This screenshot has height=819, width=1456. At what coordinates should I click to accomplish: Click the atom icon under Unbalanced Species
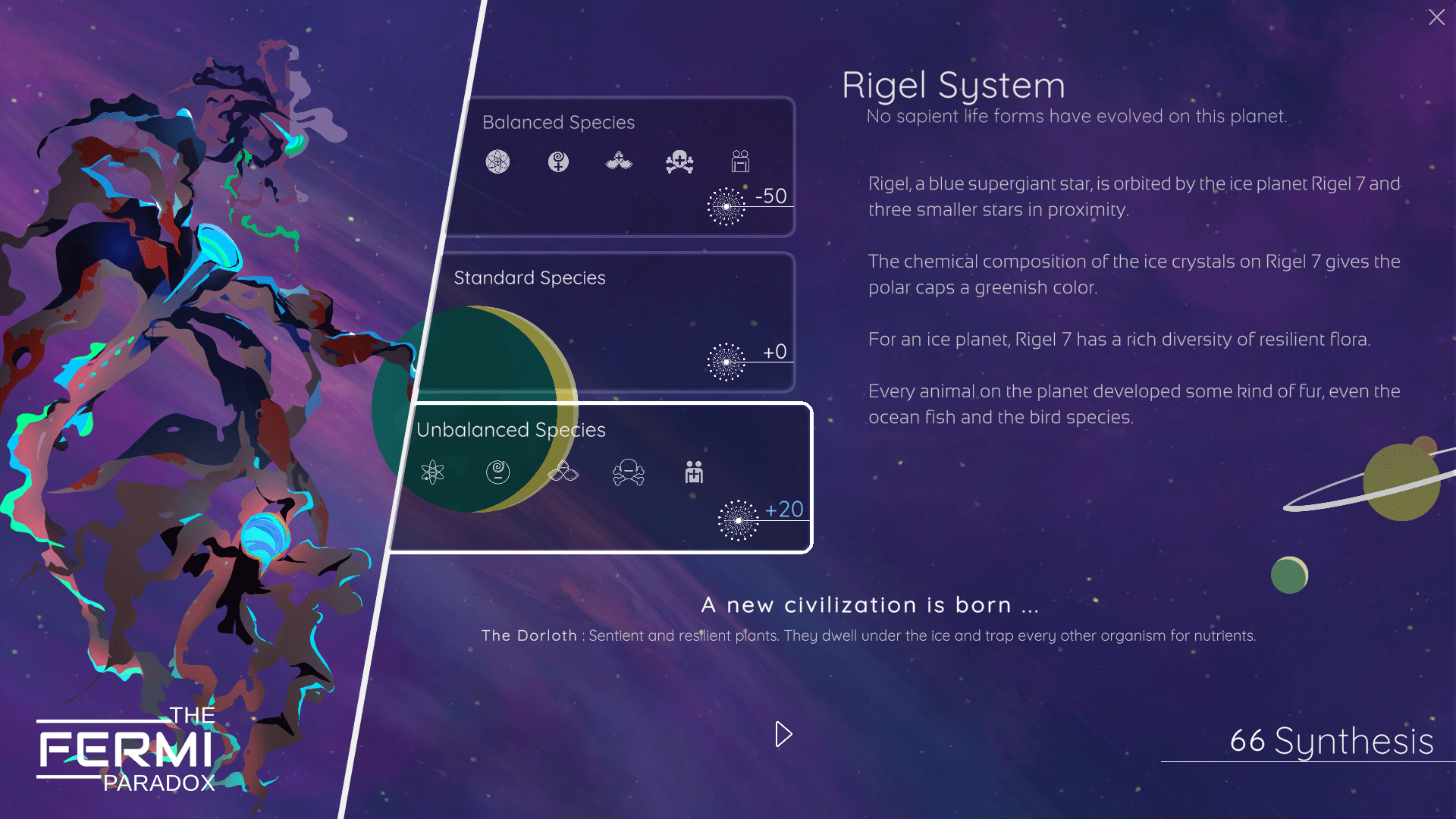click(432, 472)
